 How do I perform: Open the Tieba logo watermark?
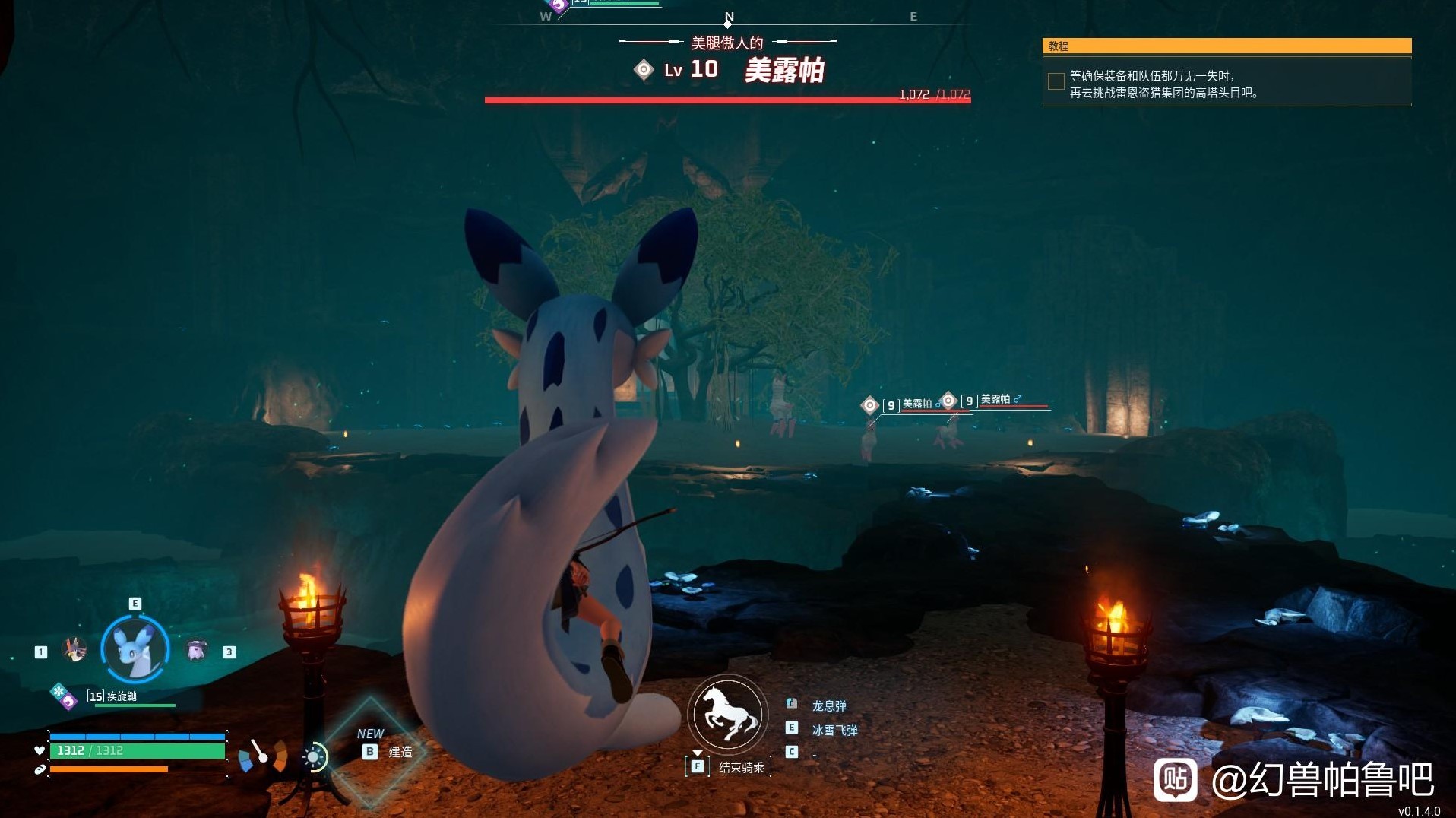[1175, 779]
